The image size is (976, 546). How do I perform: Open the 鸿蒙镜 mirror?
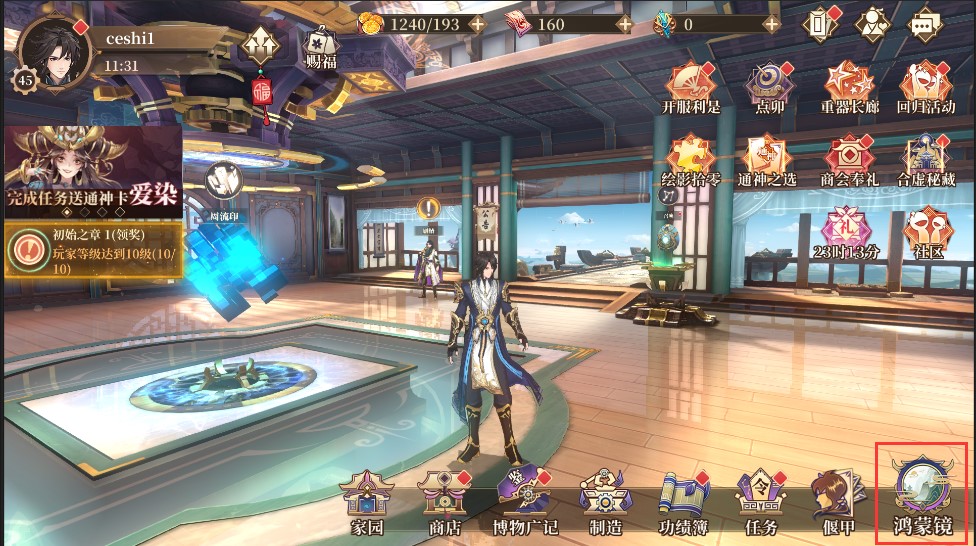coord(922,494)
